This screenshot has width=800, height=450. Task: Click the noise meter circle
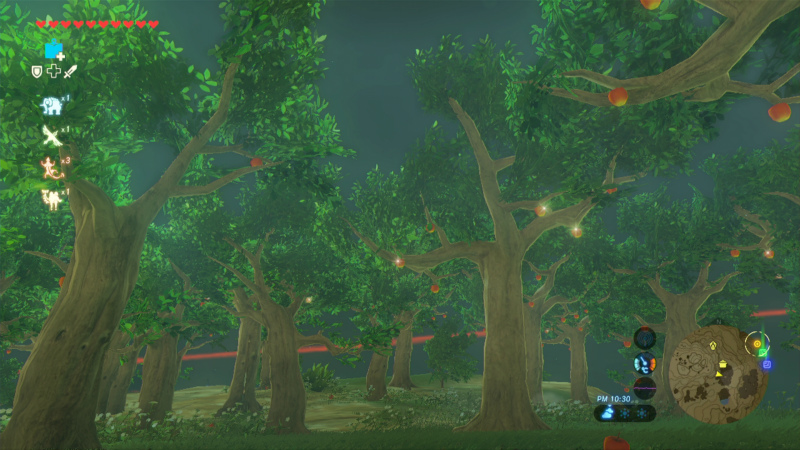click(645, 387)
